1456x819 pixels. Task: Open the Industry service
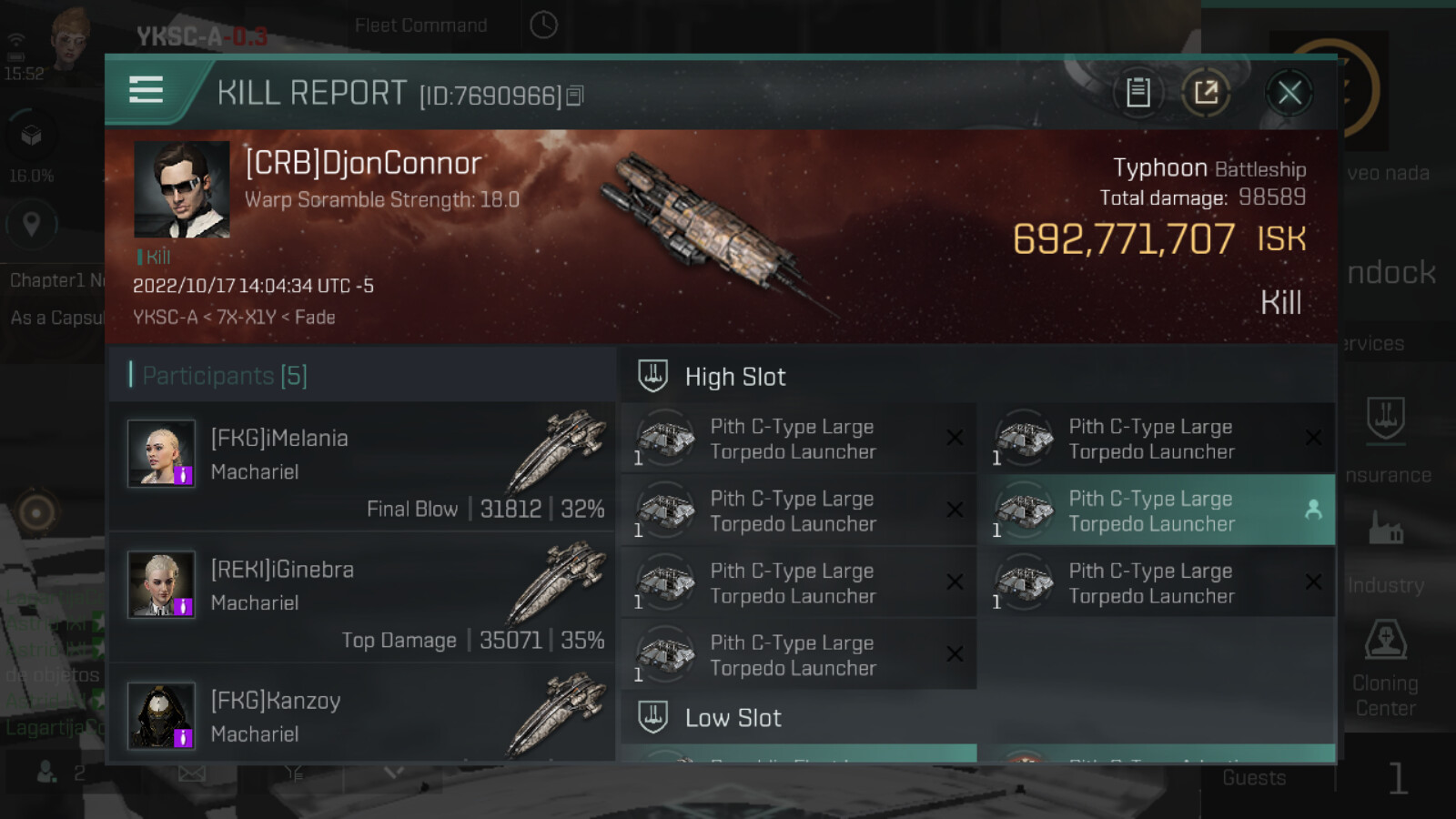(x=1386, y=555)
